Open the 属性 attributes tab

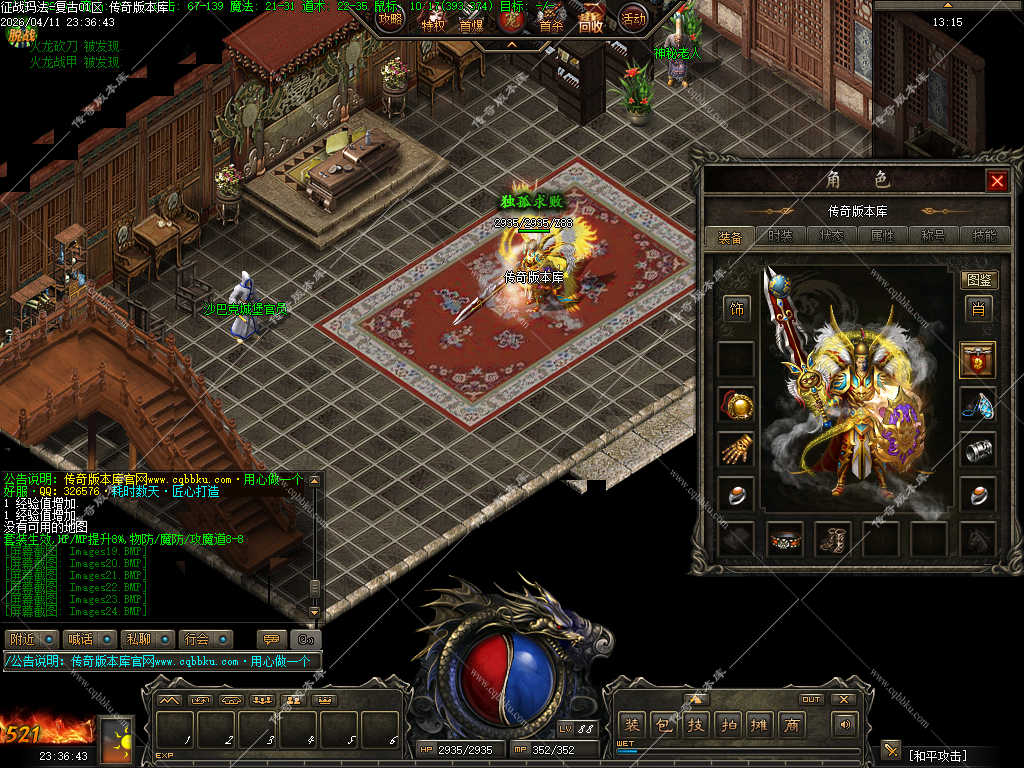(x=882, y=237)
